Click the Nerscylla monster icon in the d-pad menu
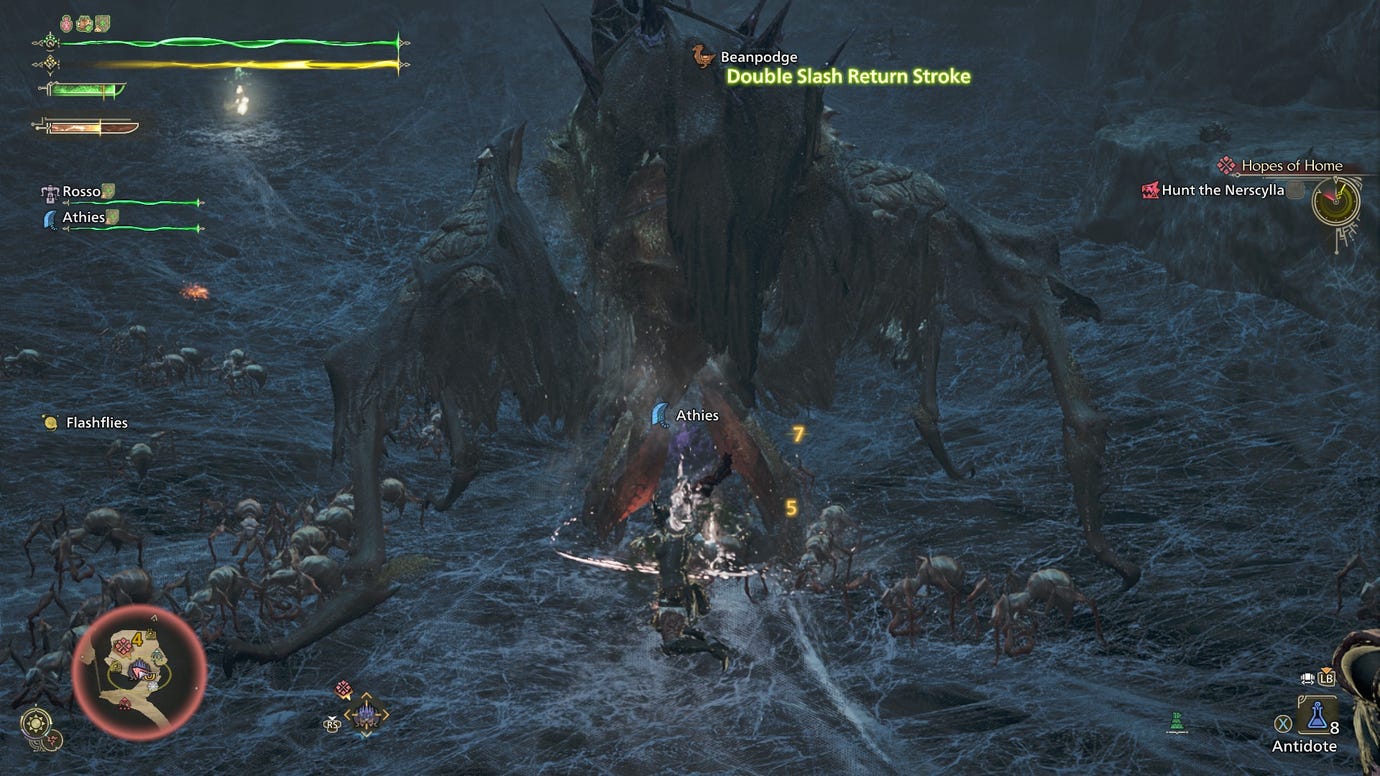The image size is (1380, 776). (366, 713)
